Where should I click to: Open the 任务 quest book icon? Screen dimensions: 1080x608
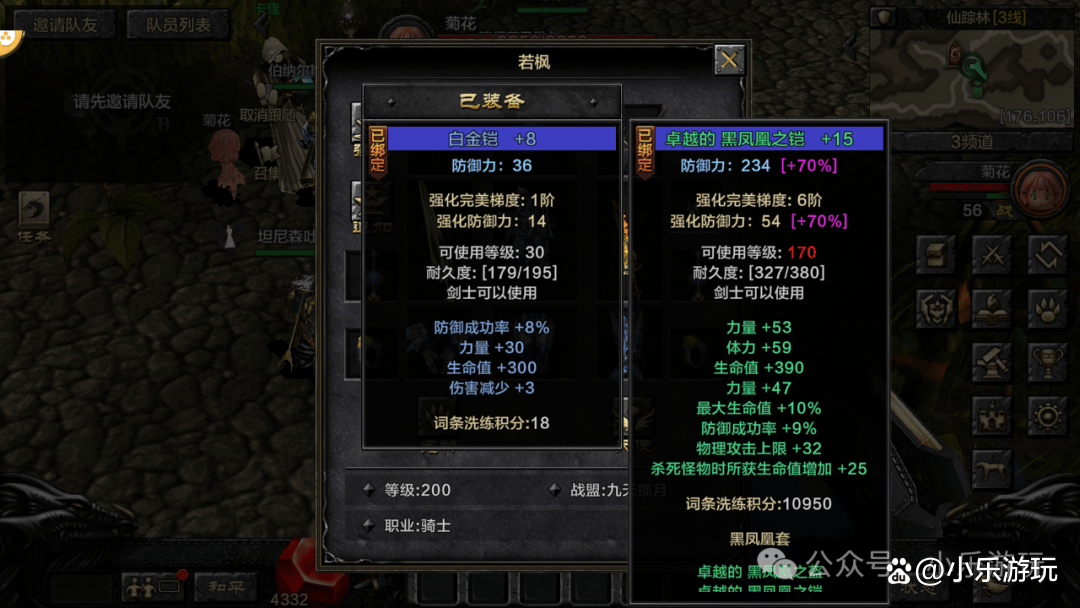pyautogui.click(x=32, y=213)
